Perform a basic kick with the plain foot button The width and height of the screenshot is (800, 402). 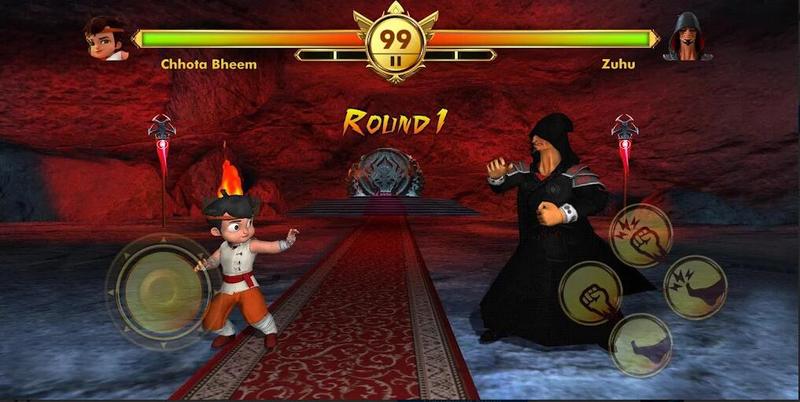pos(640,345)
